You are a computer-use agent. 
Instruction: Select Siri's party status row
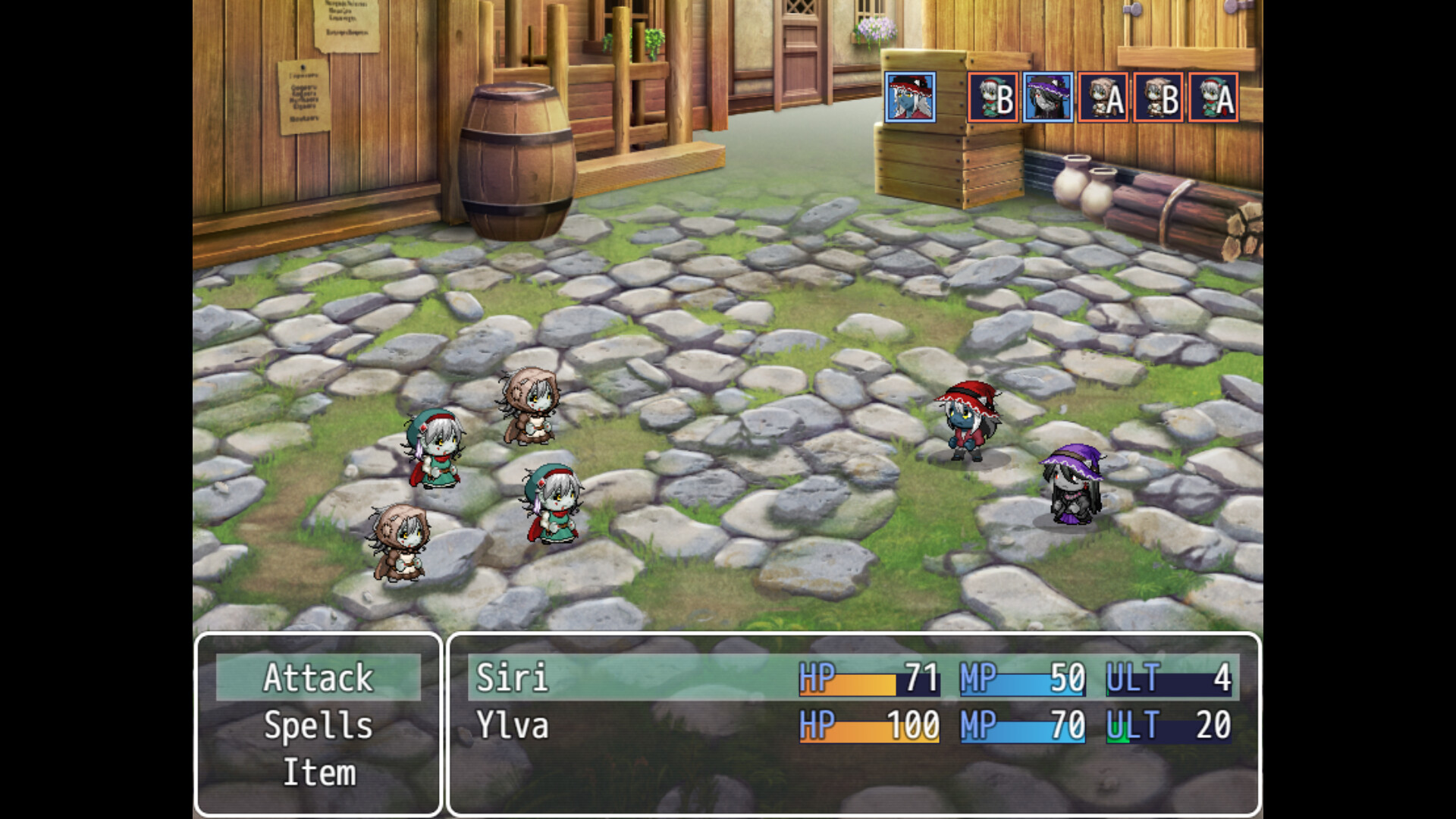(x=853, y=677)
